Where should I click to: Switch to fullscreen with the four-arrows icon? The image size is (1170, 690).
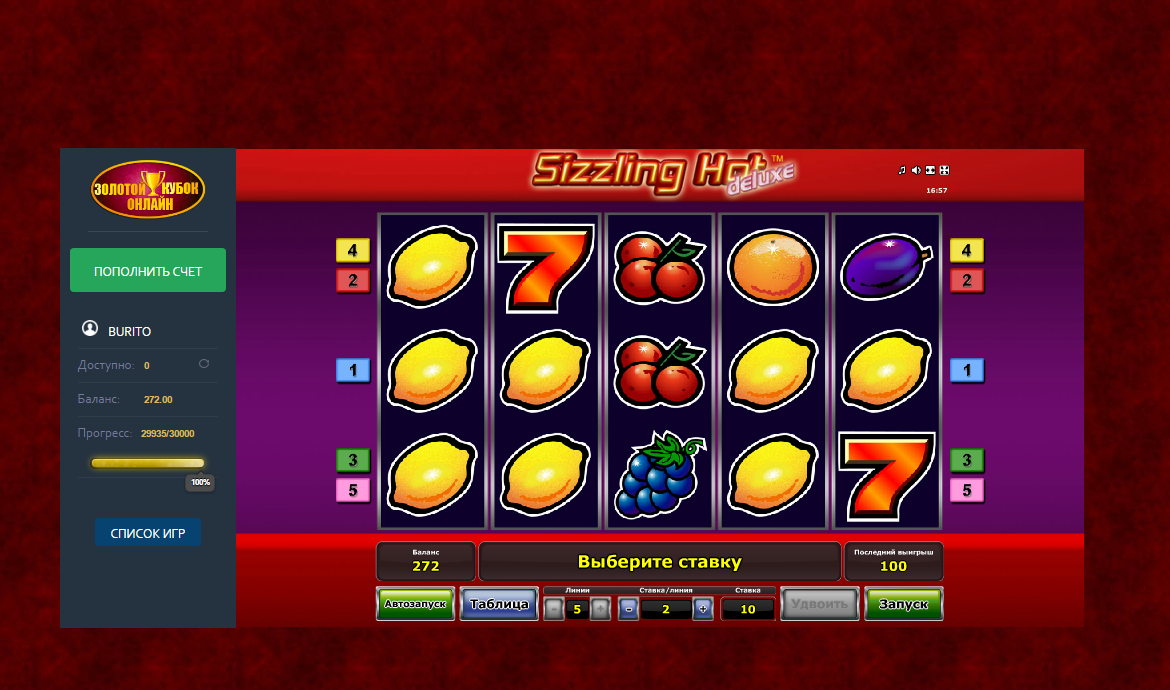944,170
